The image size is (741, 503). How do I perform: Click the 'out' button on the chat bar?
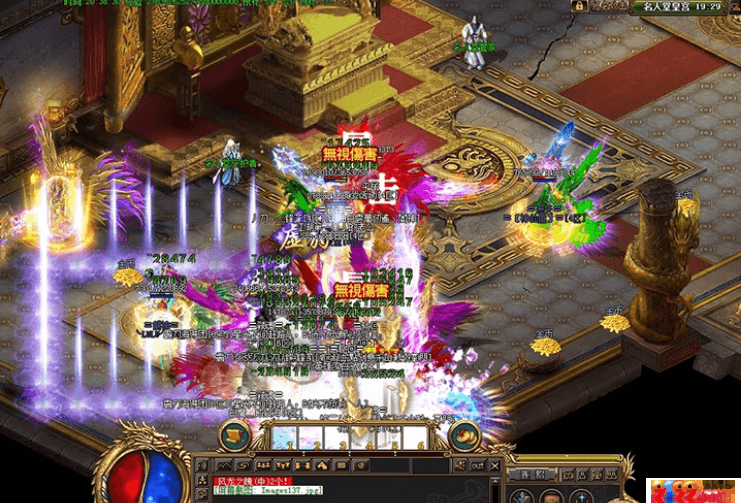point(477,466)
